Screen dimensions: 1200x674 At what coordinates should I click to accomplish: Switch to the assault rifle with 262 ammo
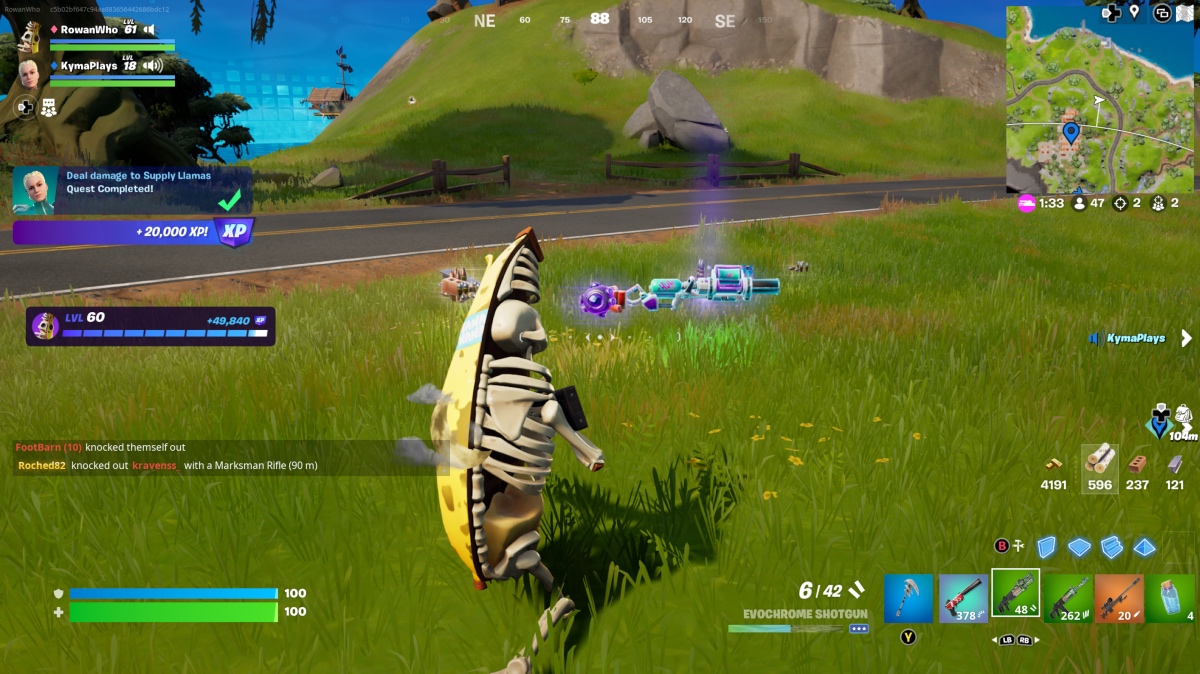(x=1068, y=598)
